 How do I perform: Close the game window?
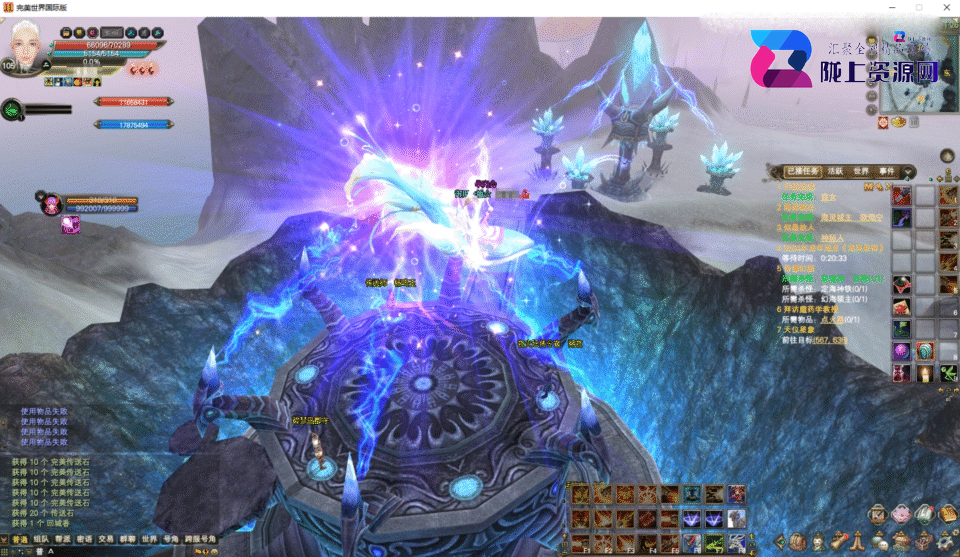945,7
